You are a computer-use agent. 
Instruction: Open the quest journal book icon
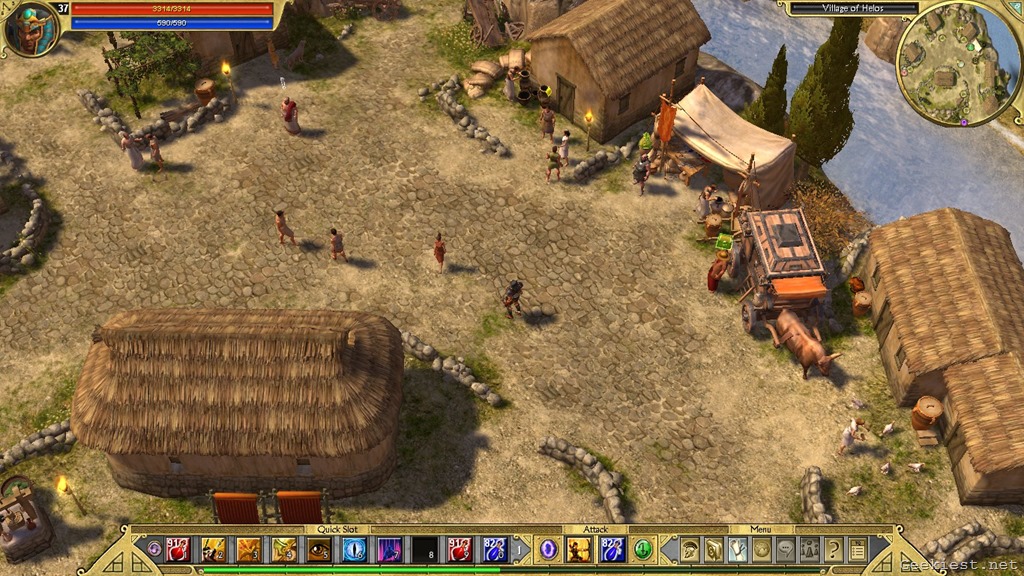(713, 549)
